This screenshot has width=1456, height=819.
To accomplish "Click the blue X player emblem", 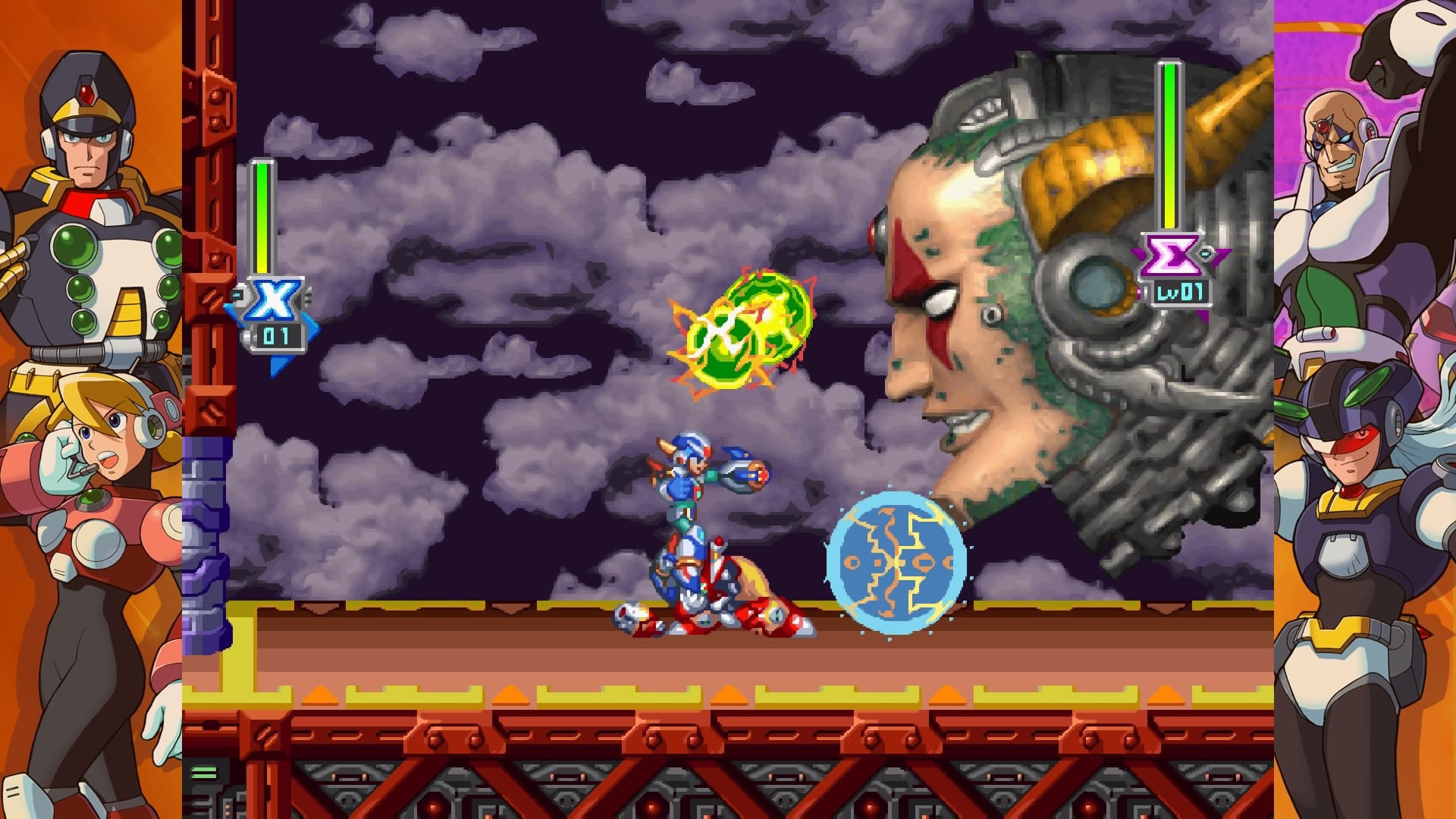I will pyautogui.click(x=273, y=300).
